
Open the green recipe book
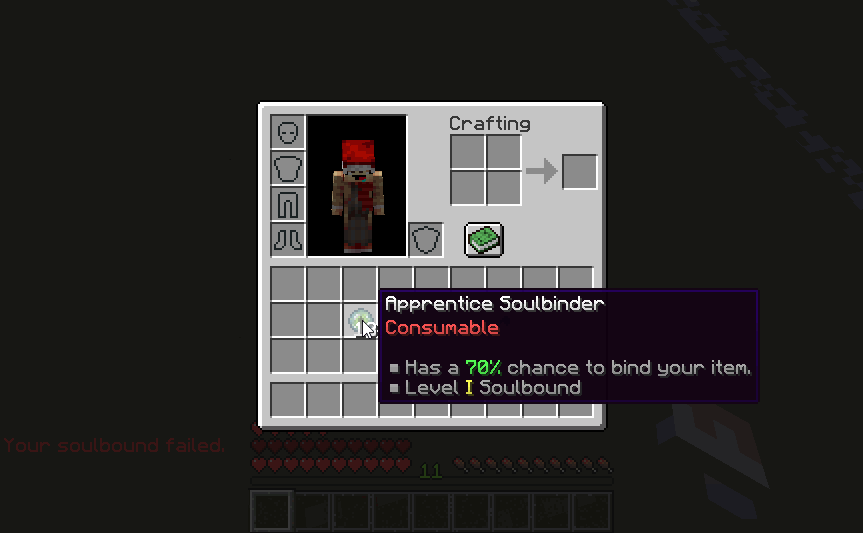(x=484, y=239)
